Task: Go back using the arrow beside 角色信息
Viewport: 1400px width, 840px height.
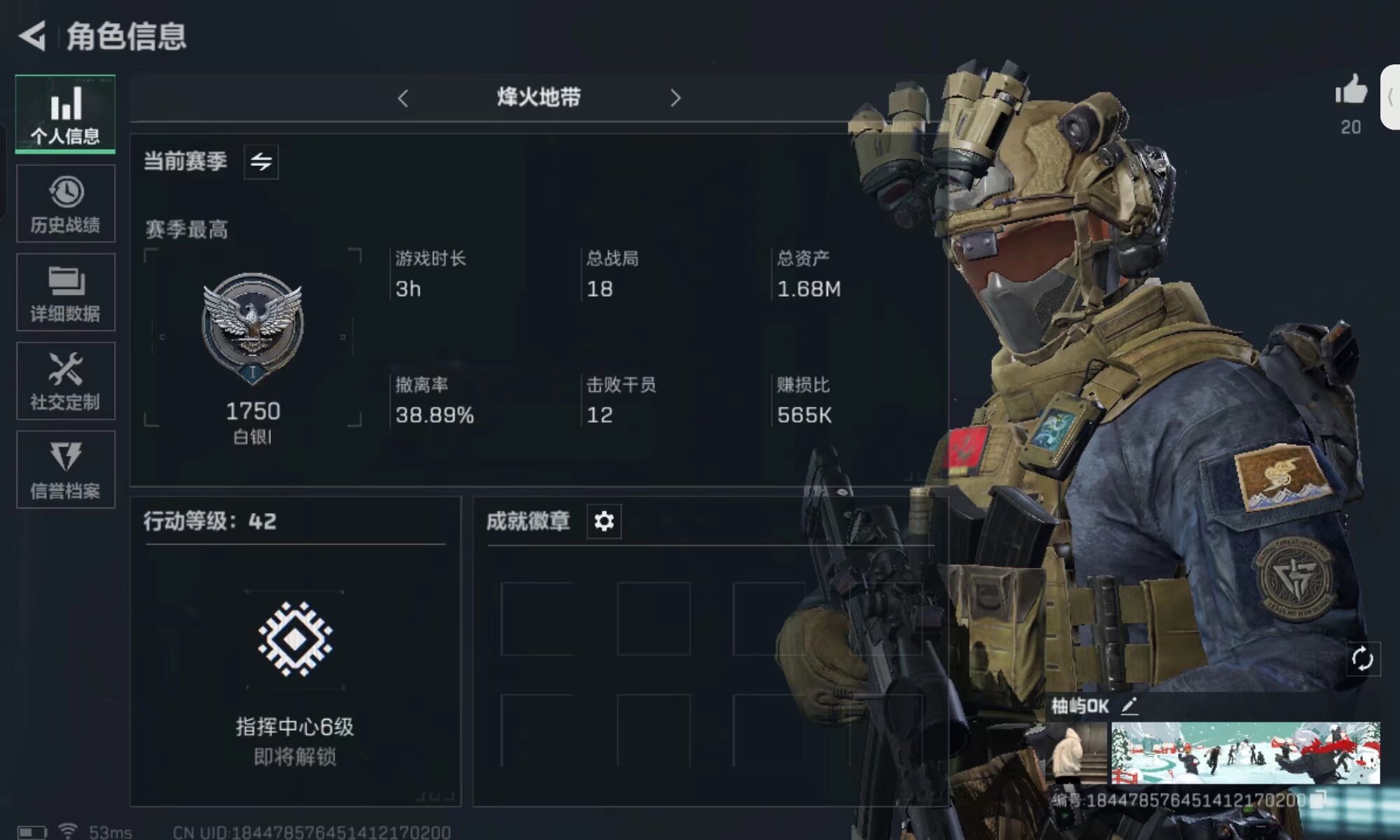Action: [x=32, y=36]
